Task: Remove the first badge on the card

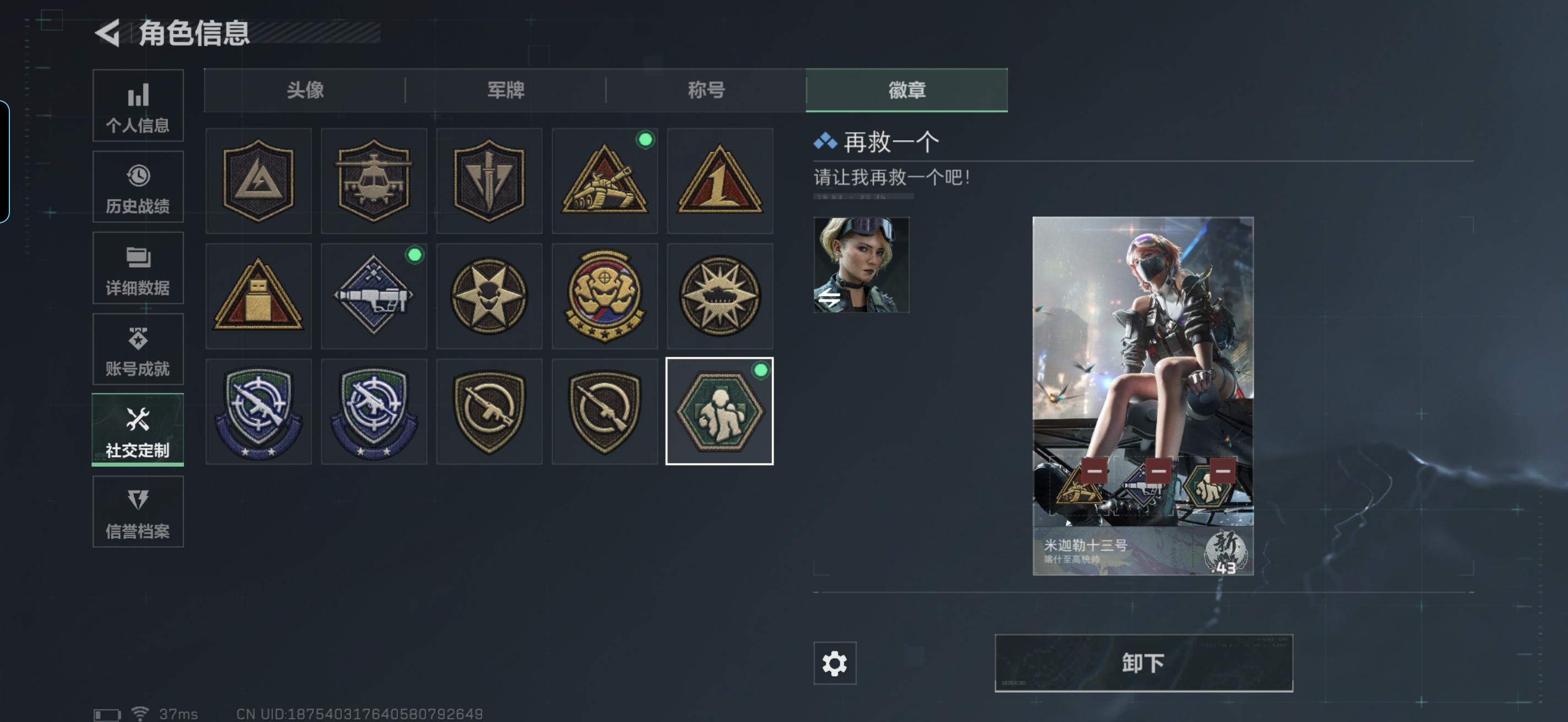Action: pos(1095,472)
